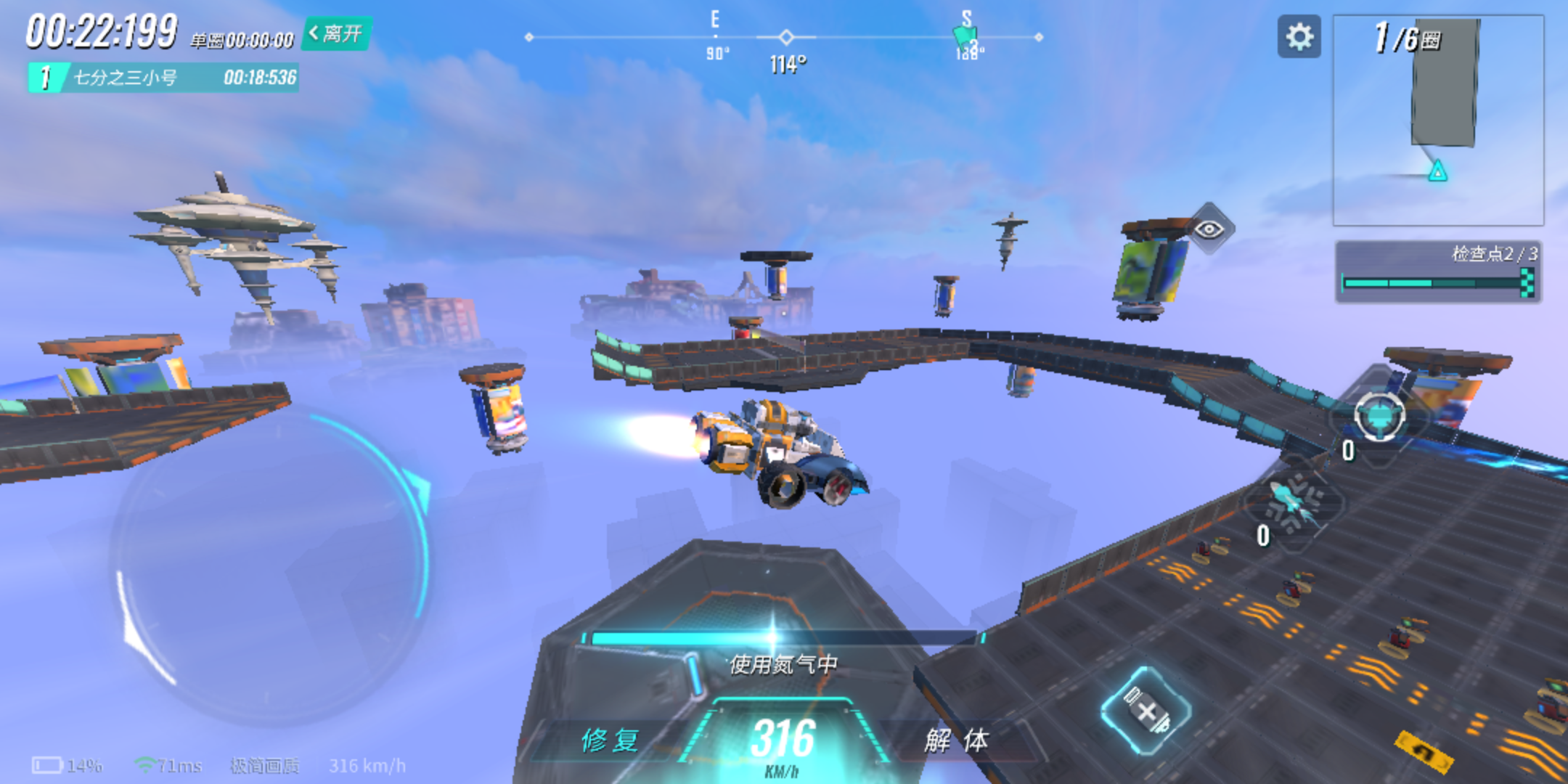Tap the race timer 00:22:199
1568x784 pixels.
click(100, 28)
